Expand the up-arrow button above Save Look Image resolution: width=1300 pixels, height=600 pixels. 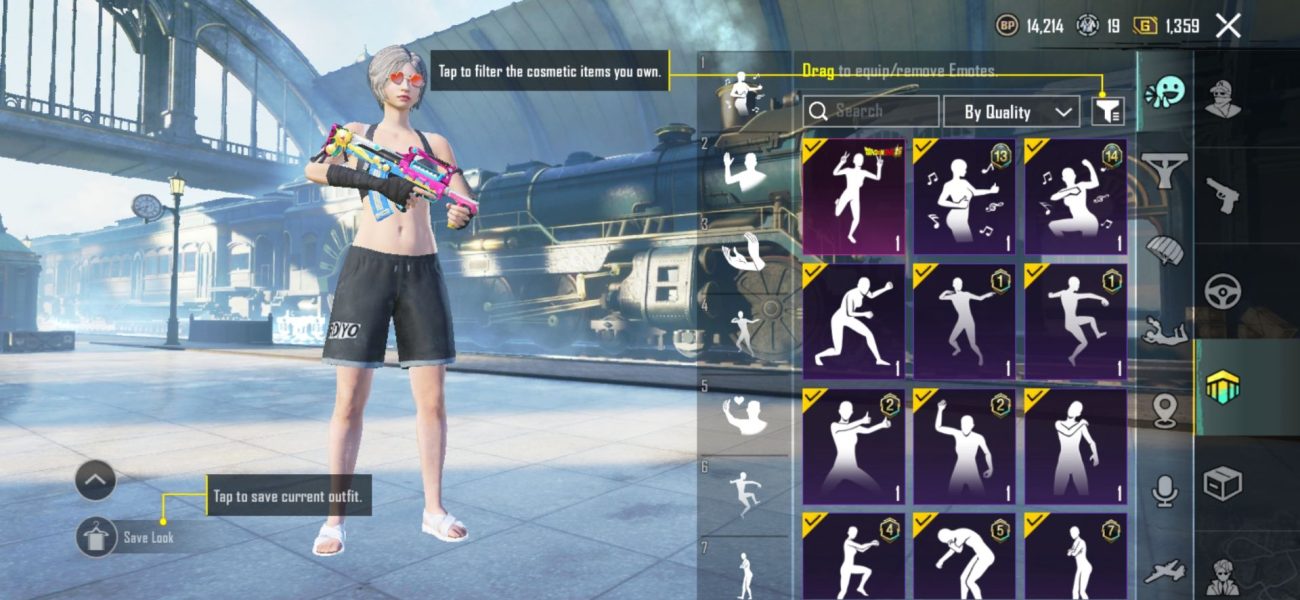pos(96,481)
